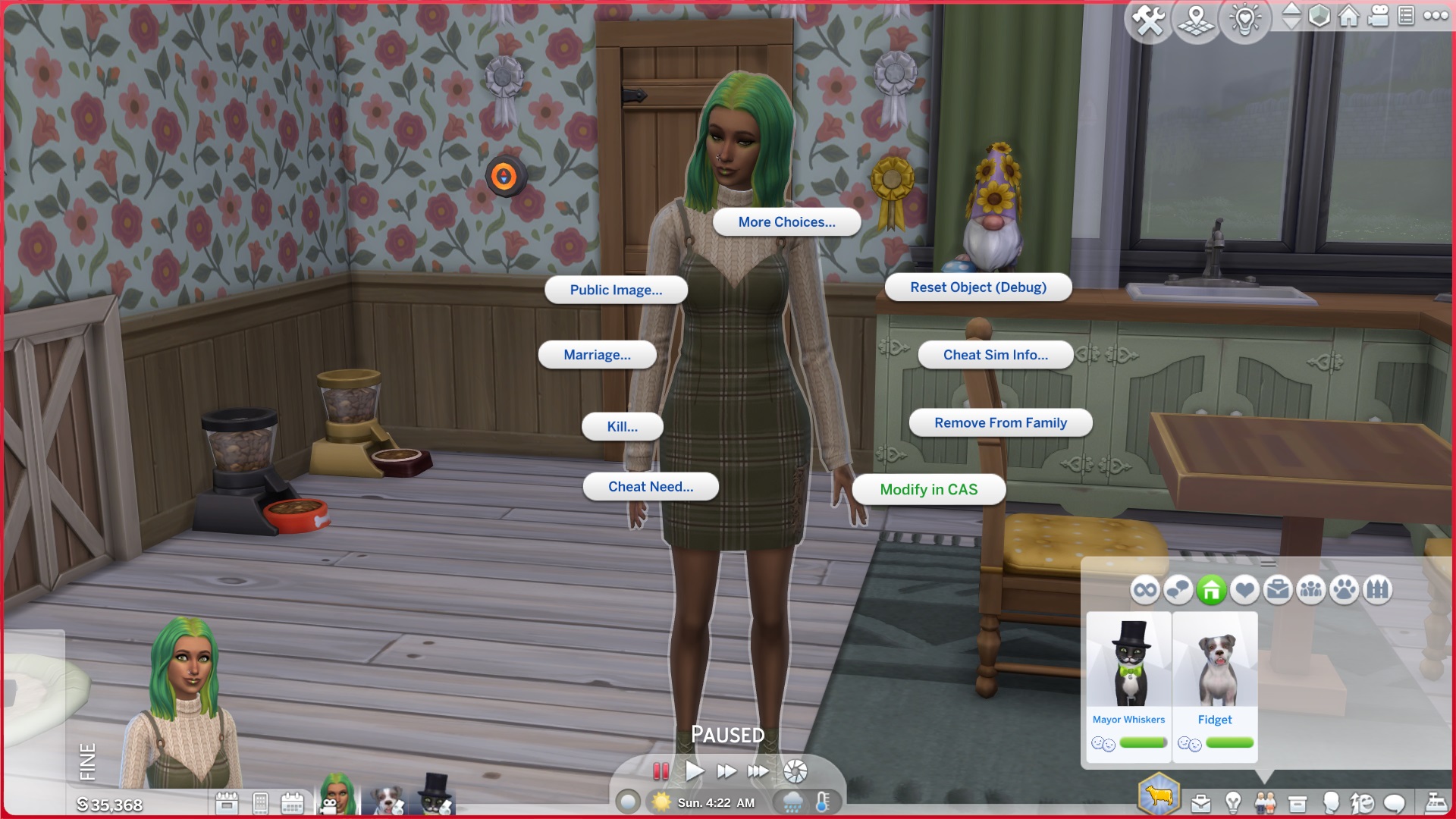Open the sim Inventory box icon
Image resolution: width=1456 pixels, height=819 pixels.
[1298, 802]
